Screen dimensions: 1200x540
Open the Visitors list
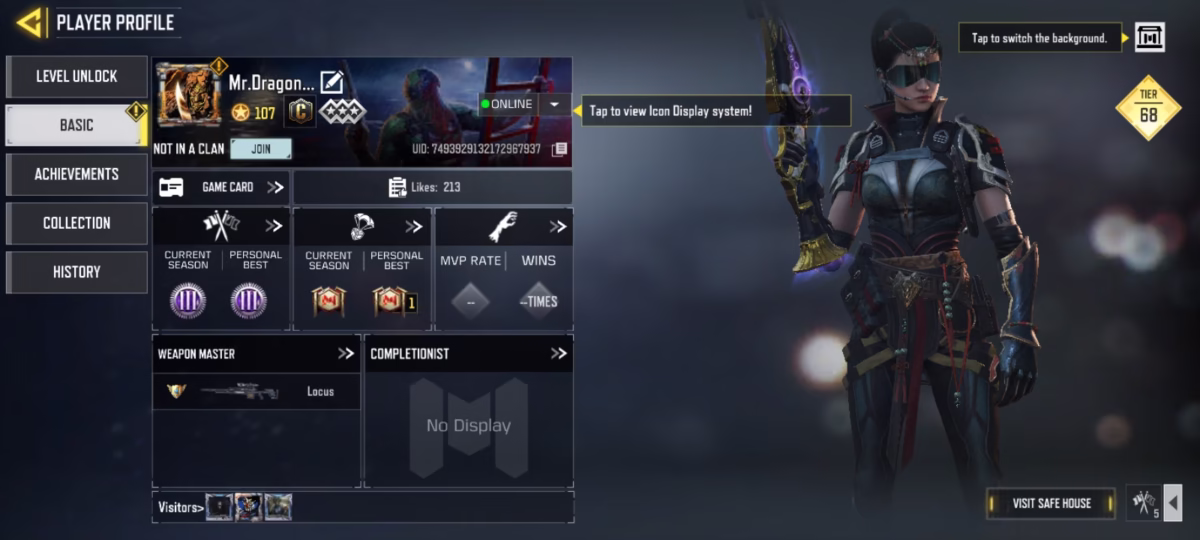click(x=180, y=507)
